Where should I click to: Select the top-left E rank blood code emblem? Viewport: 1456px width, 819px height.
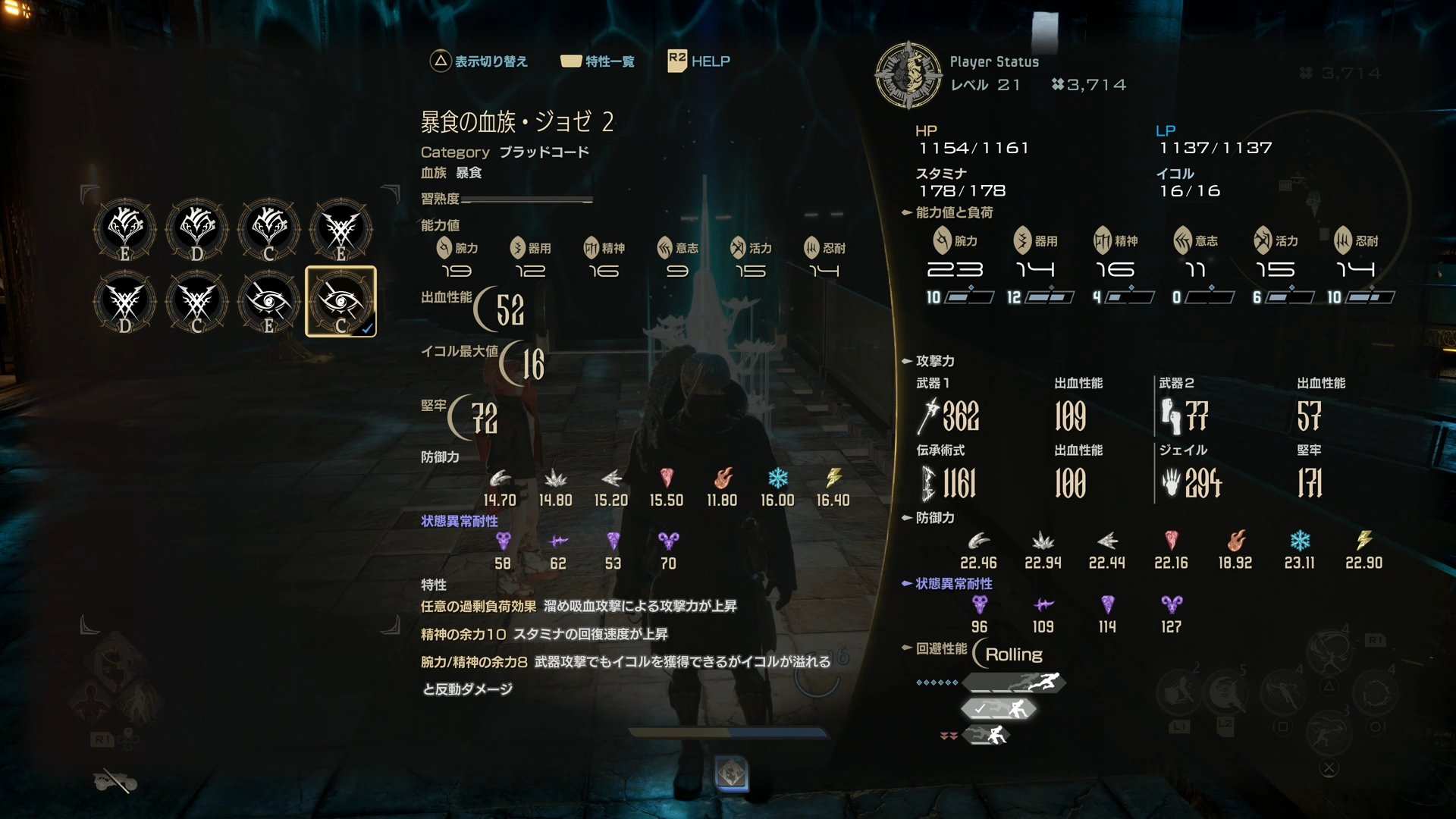coord(124,227)
